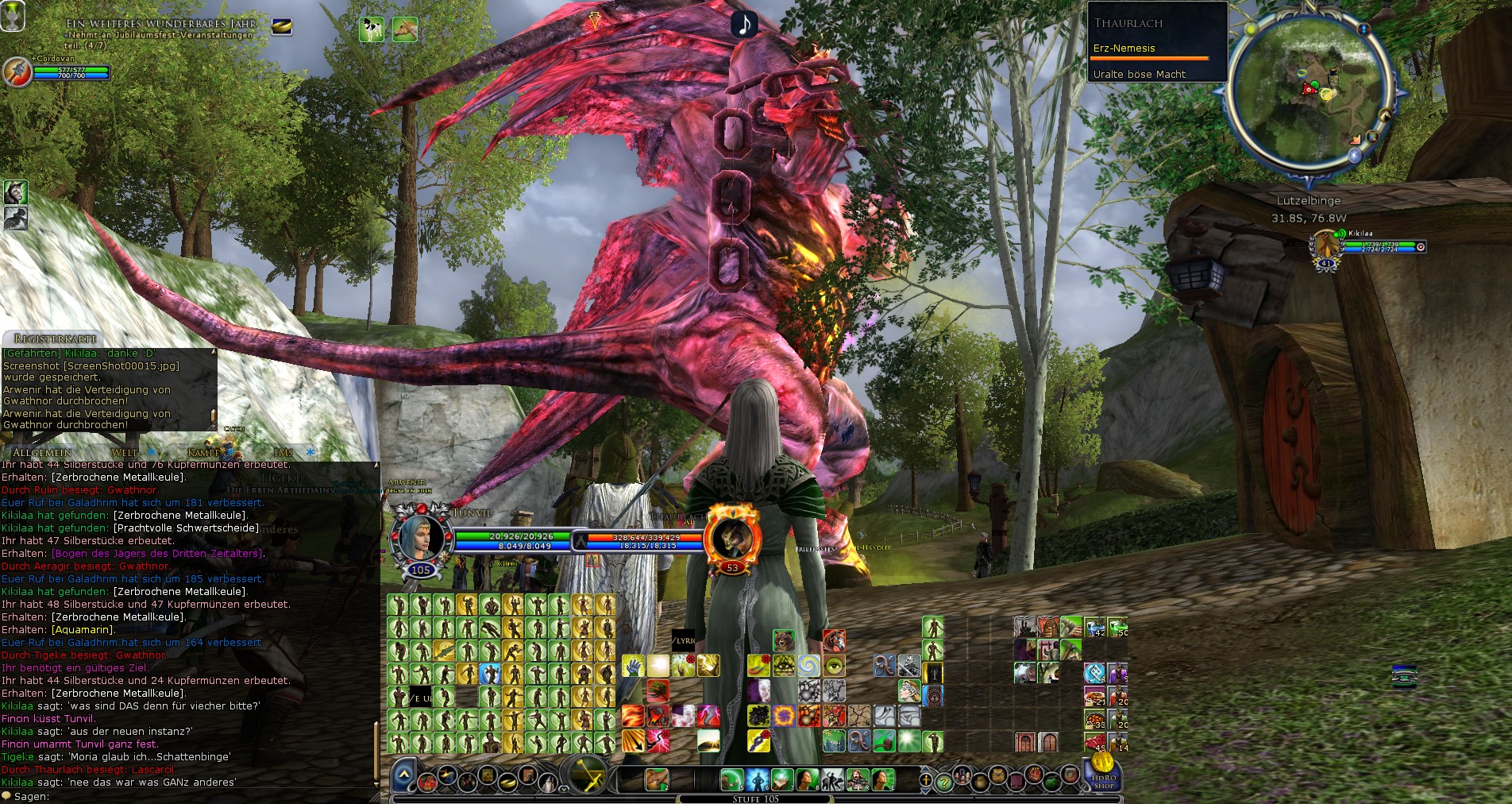Switch to the Welt chat tab
The image size is (1512, 804).
125,452
